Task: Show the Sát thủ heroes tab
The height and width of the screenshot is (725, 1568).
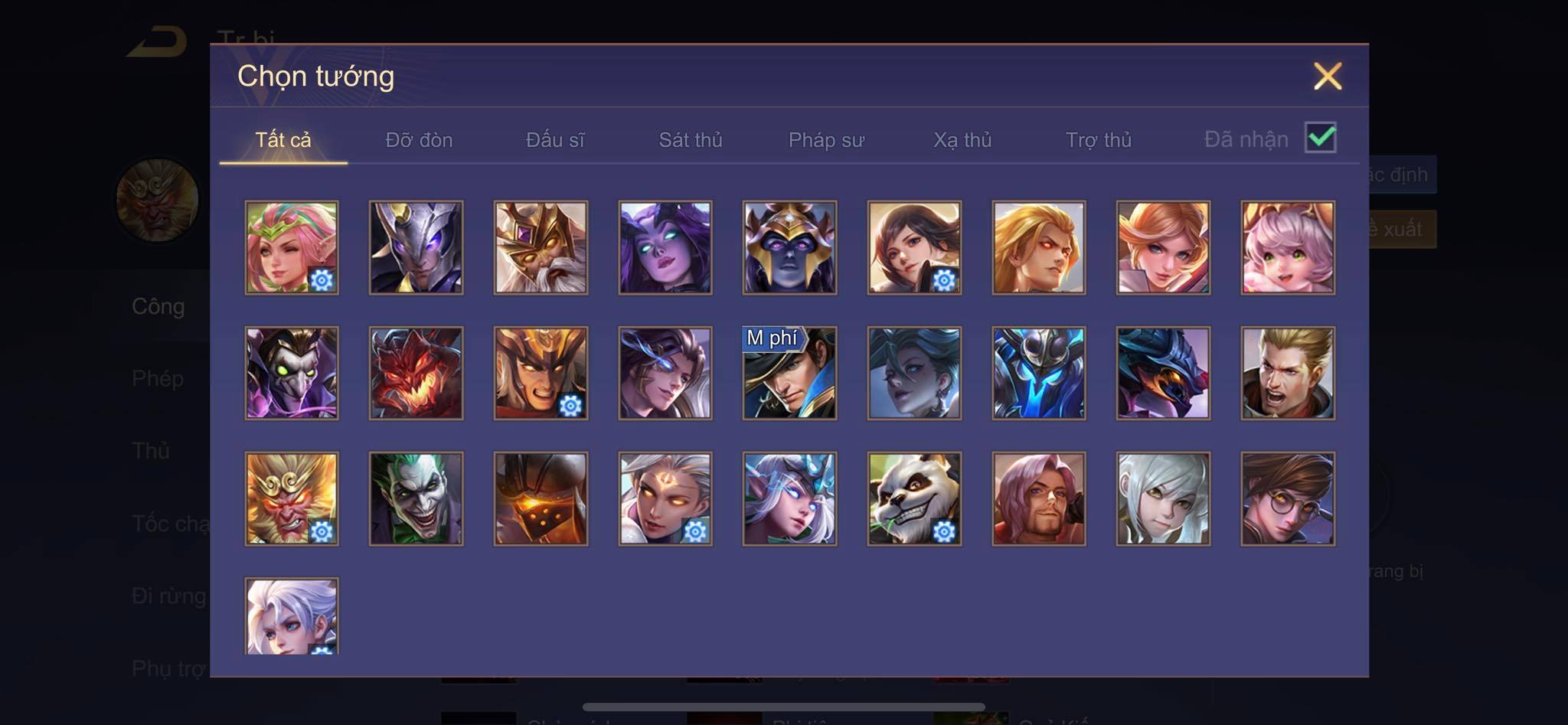Action: pyautogui.click(x=691, y=140)
